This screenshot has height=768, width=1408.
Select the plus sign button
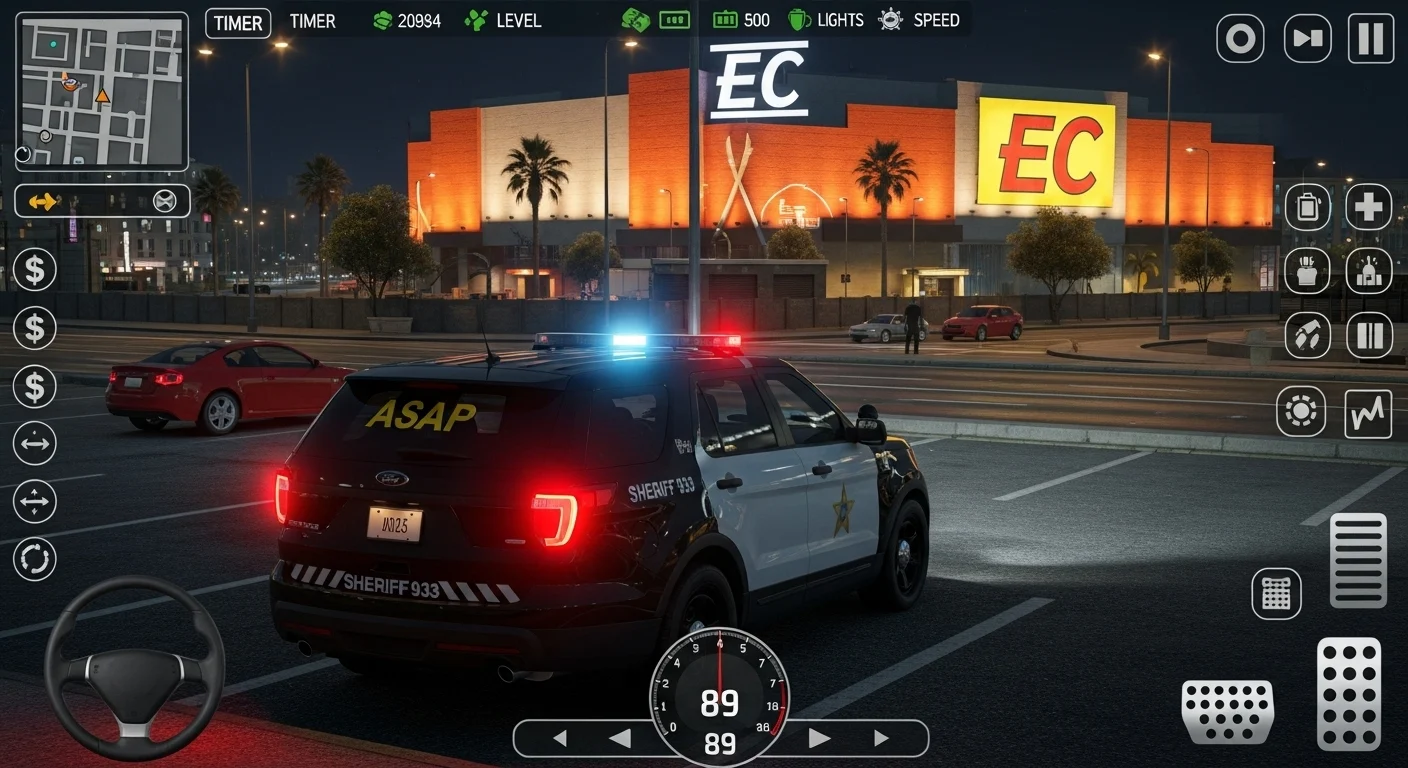coord(1368,207)
